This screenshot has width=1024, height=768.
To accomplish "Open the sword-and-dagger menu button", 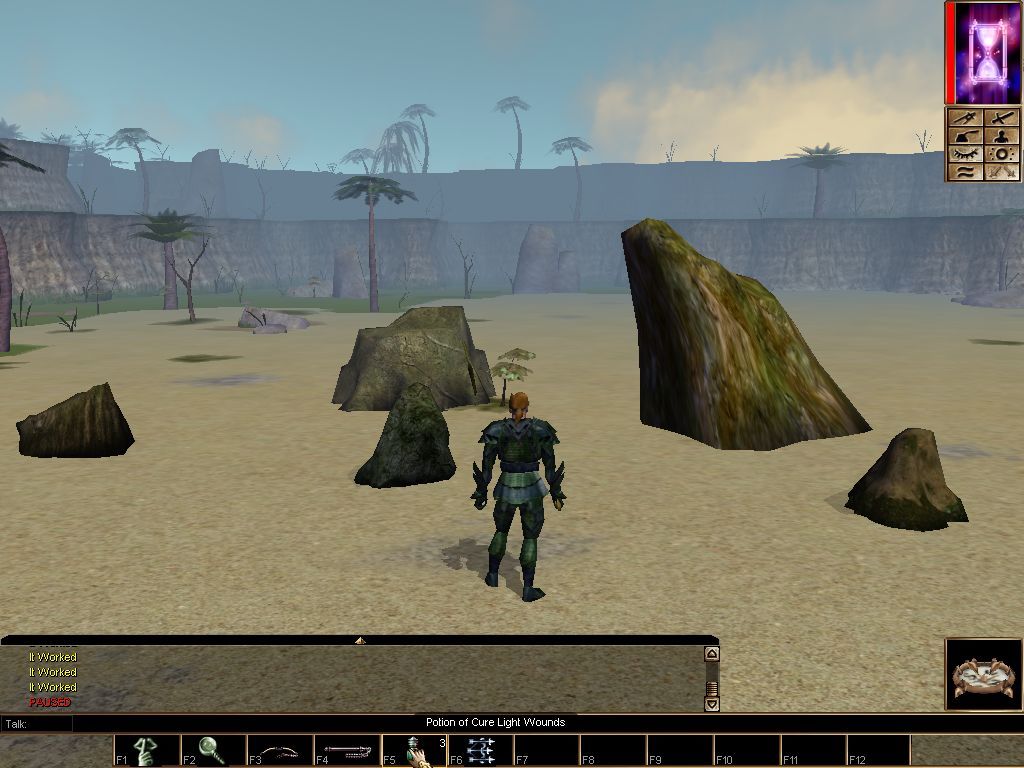I will 965,118.
